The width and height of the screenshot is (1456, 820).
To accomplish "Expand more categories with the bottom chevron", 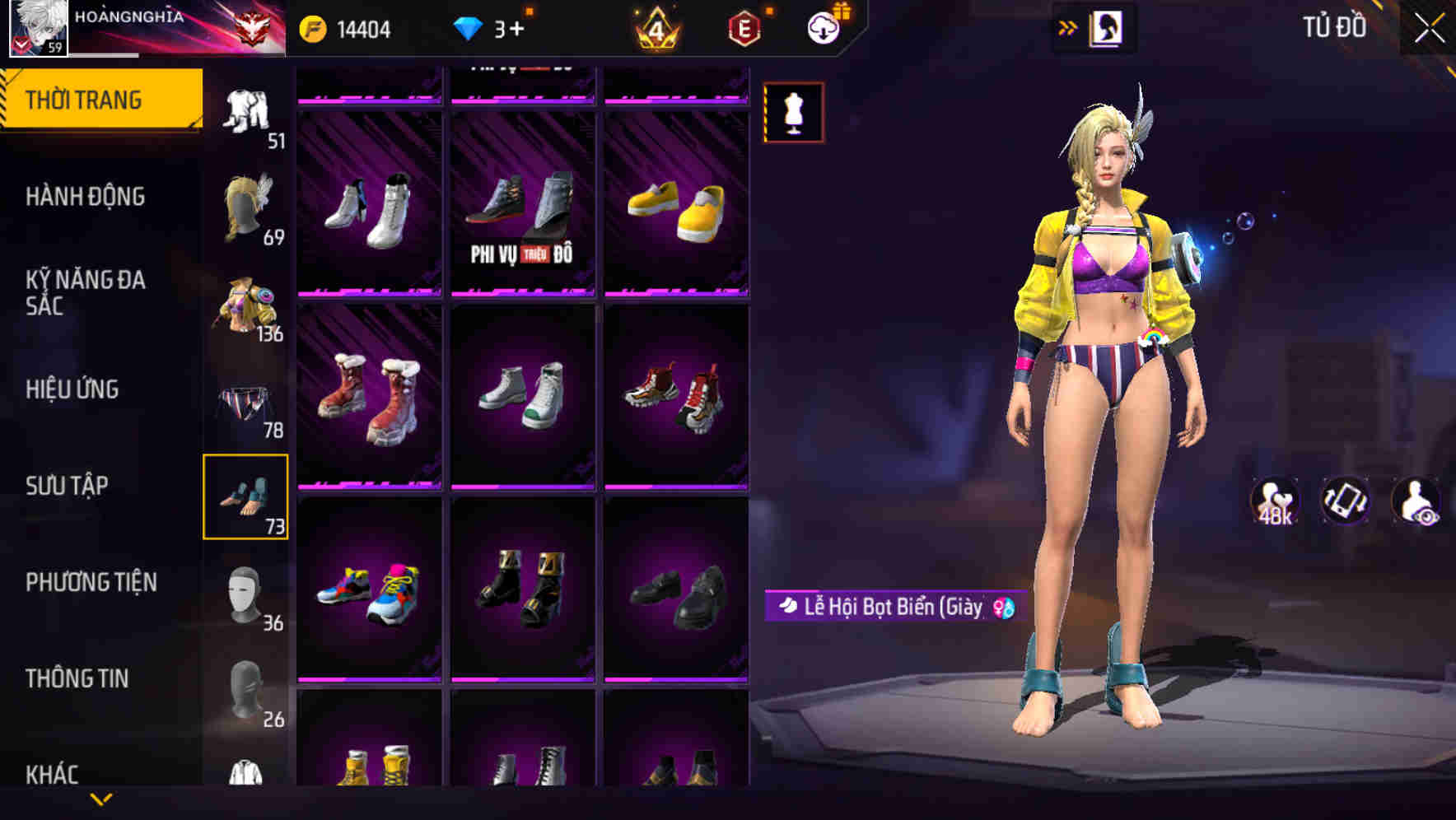I will tap(102, 797).
